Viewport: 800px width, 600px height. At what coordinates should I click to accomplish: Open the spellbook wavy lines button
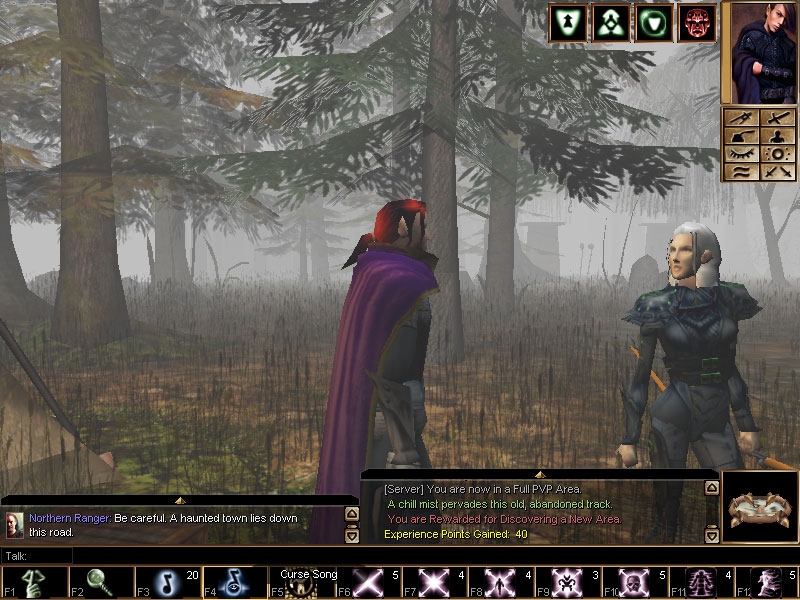coord(743,171)
